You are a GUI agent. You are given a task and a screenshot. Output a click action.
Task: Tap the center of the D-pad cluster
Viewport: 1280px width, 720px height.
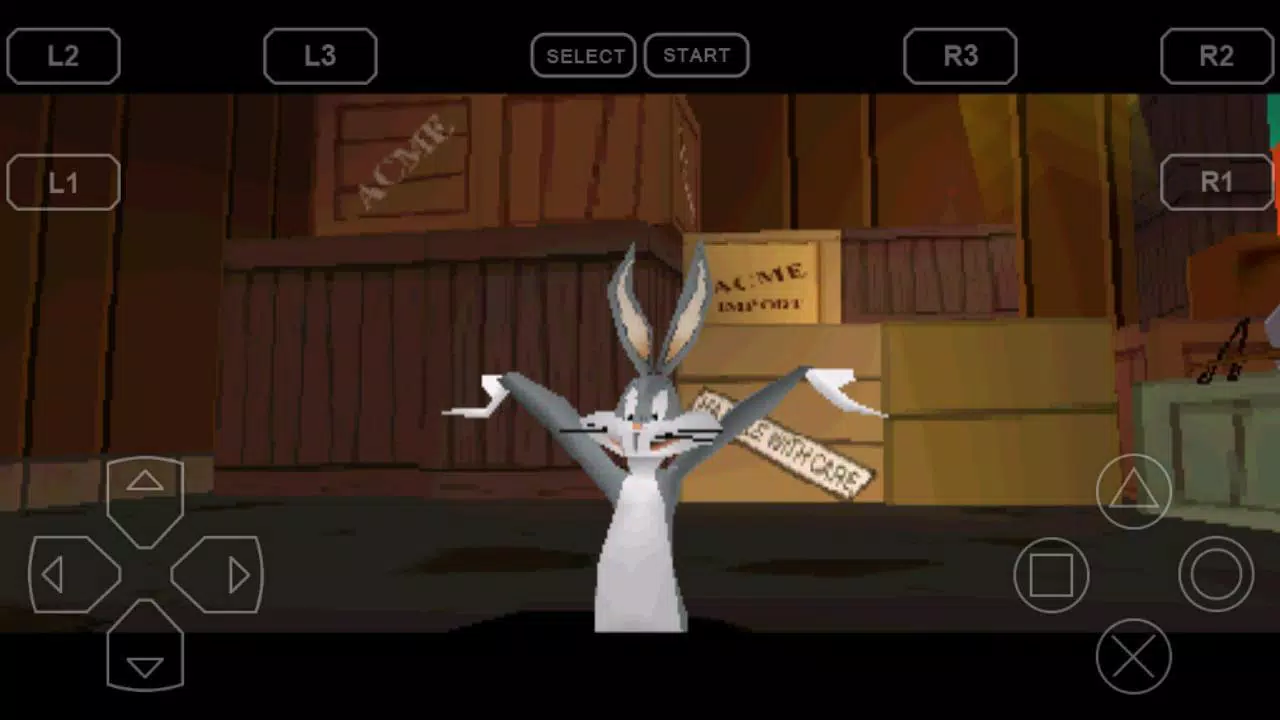tap(145, 574)
